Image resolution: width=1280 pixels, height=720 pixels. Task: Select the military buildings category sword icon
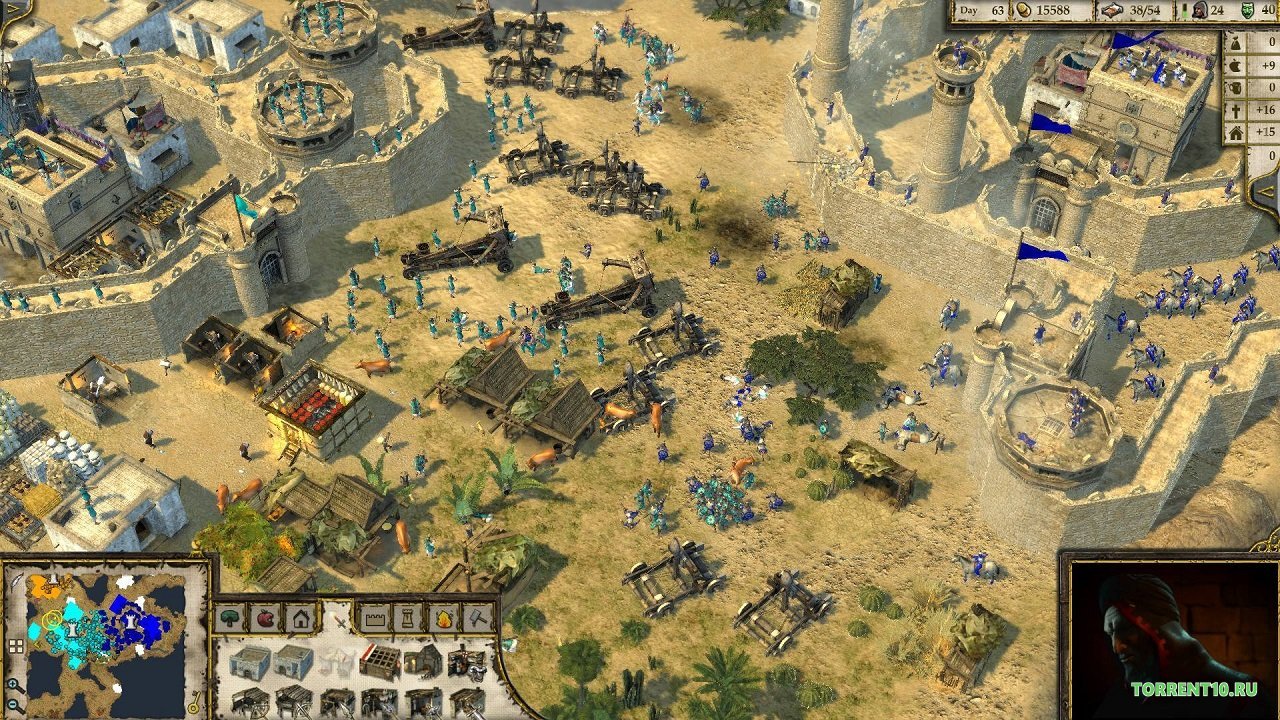click(x=340, y=622)
